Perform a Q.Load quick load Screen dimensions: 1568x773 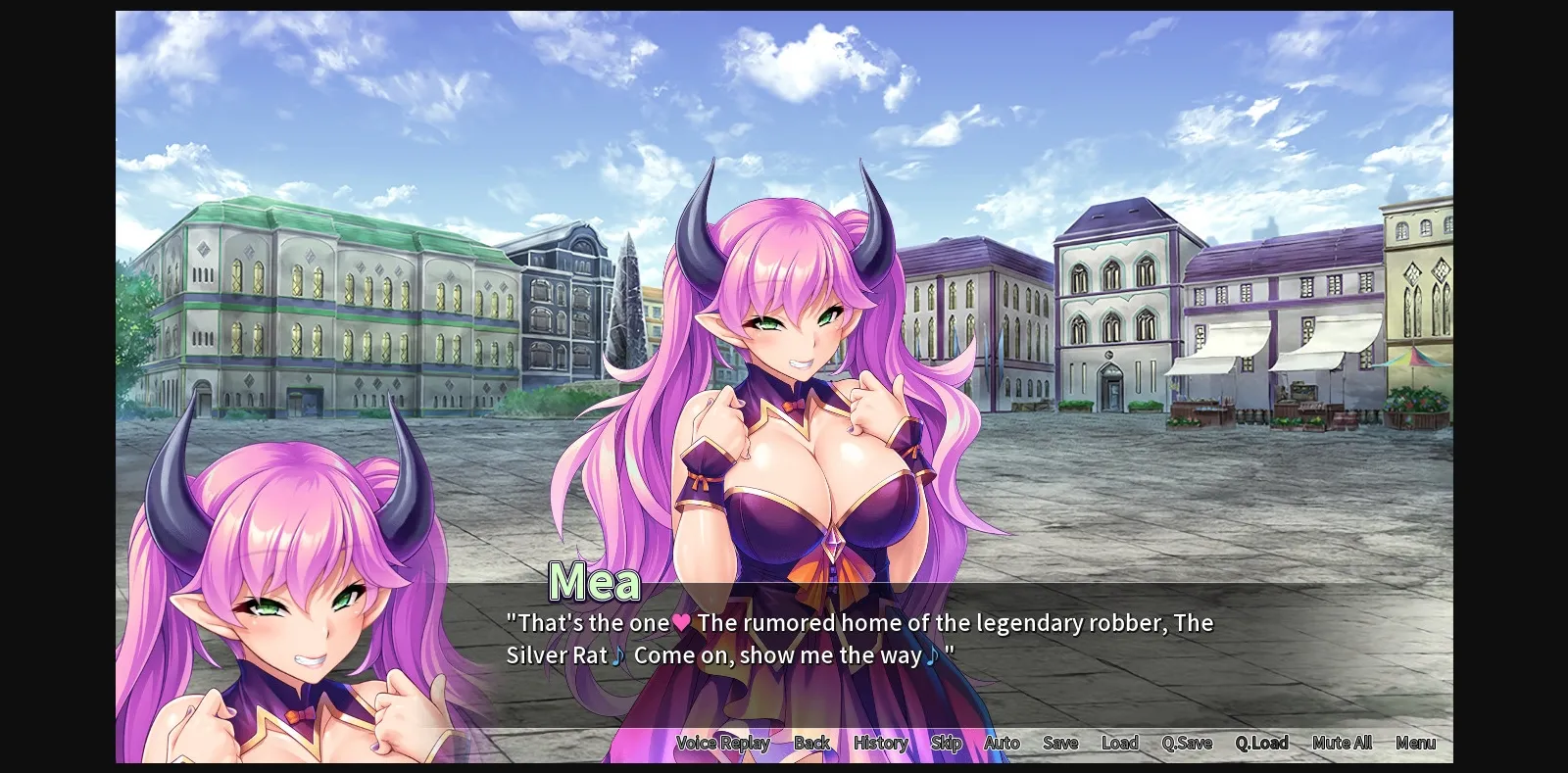pyautogui.click(x=1262, y=743)
